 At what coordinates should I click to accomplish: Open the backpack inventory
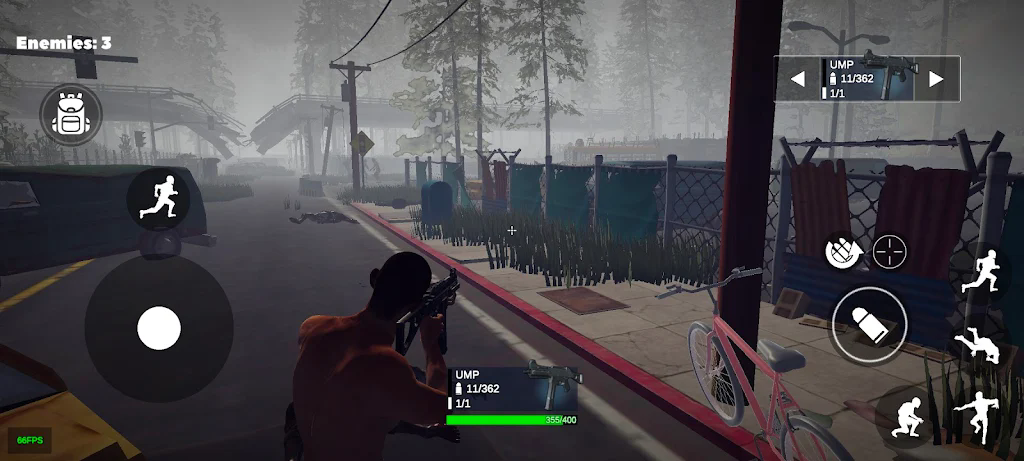point(71,115)
